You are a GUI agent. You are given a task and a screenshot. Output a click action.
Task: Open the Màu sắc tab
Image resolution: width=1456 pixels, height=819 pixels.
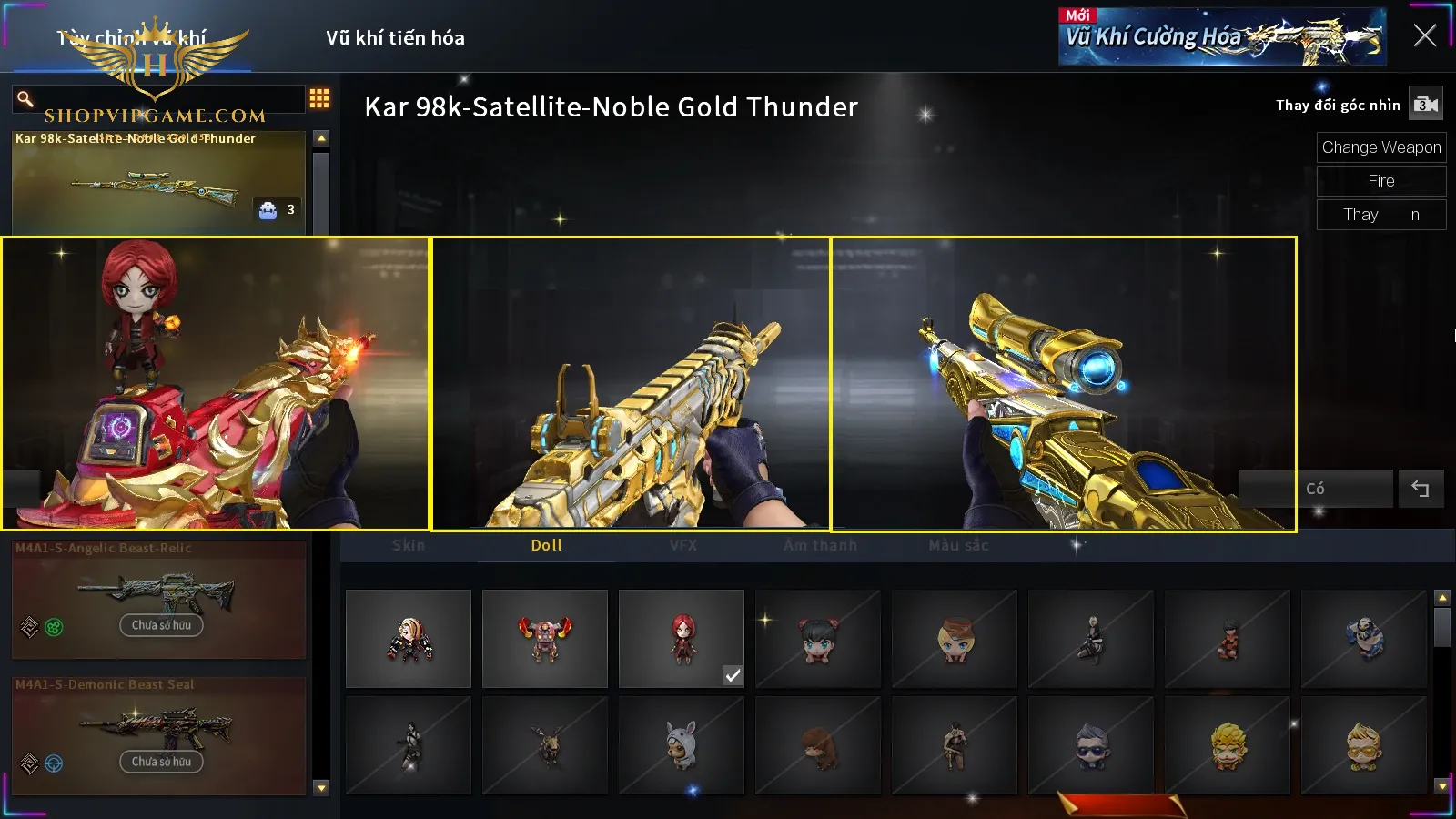tap(958, 545)
